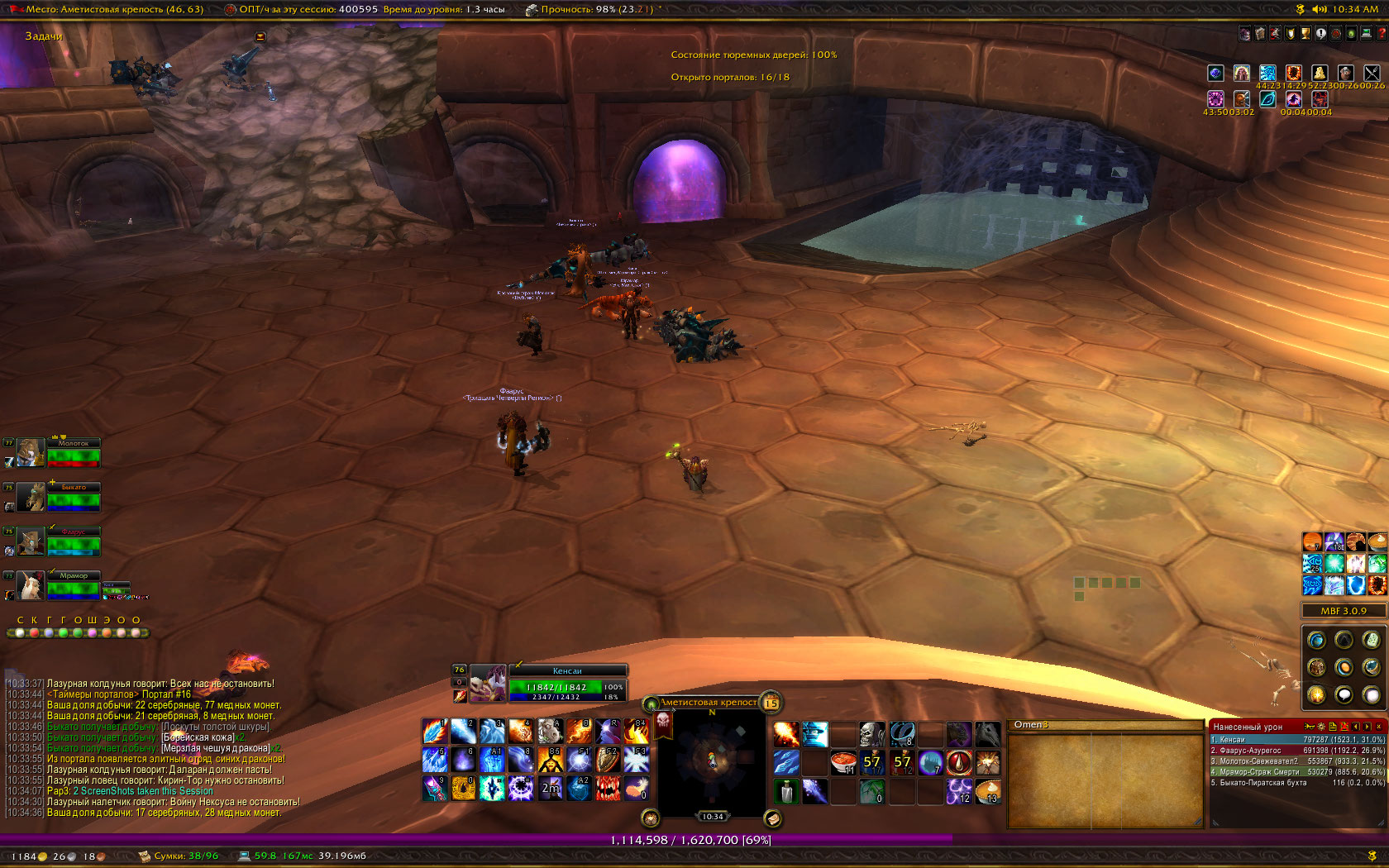Close the Нанесенный урон damage meter window
This screenshot has height=868, width=1389.
[x=1378, y=727]
